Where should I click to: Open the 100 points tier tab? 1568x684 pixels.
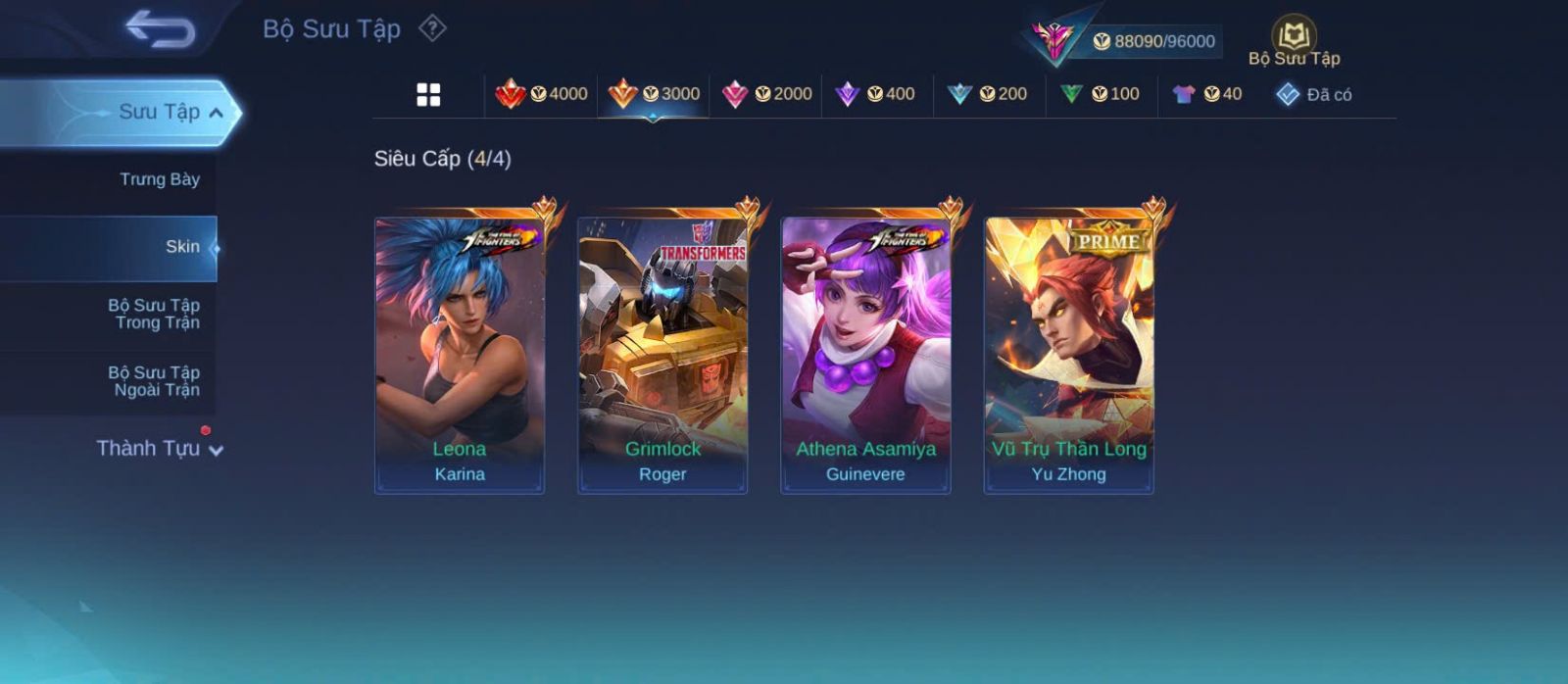point(1101,94)
